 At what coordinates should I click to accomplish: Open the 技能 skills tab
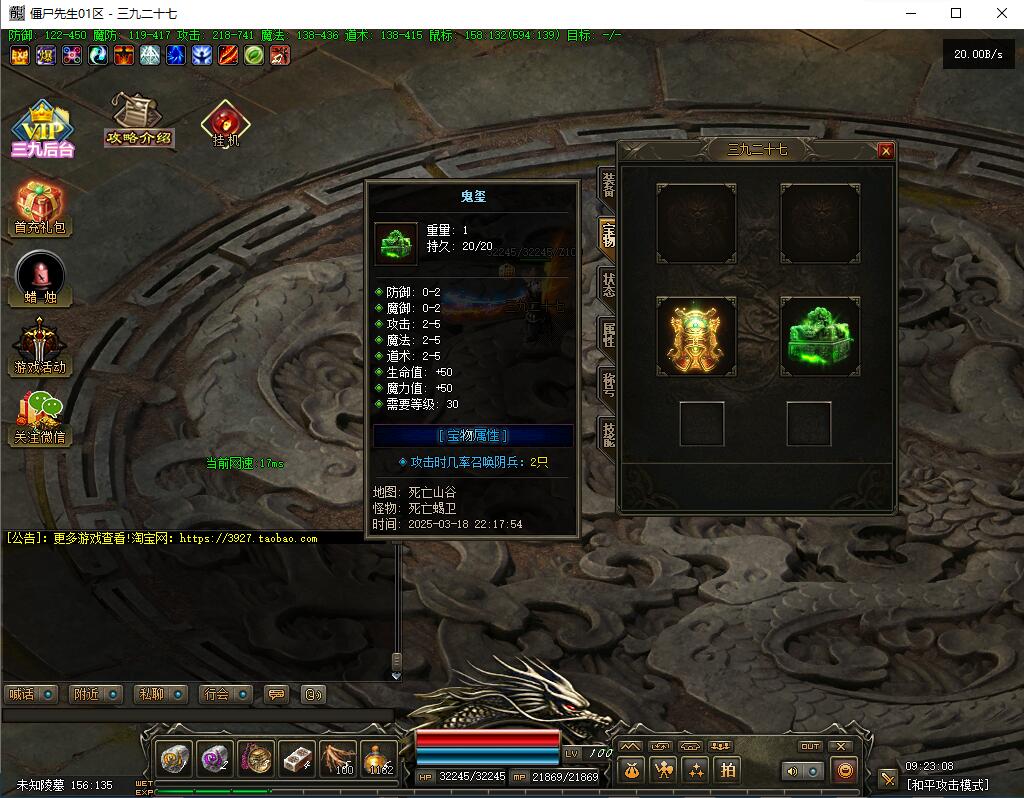click(x=607, y=433)
